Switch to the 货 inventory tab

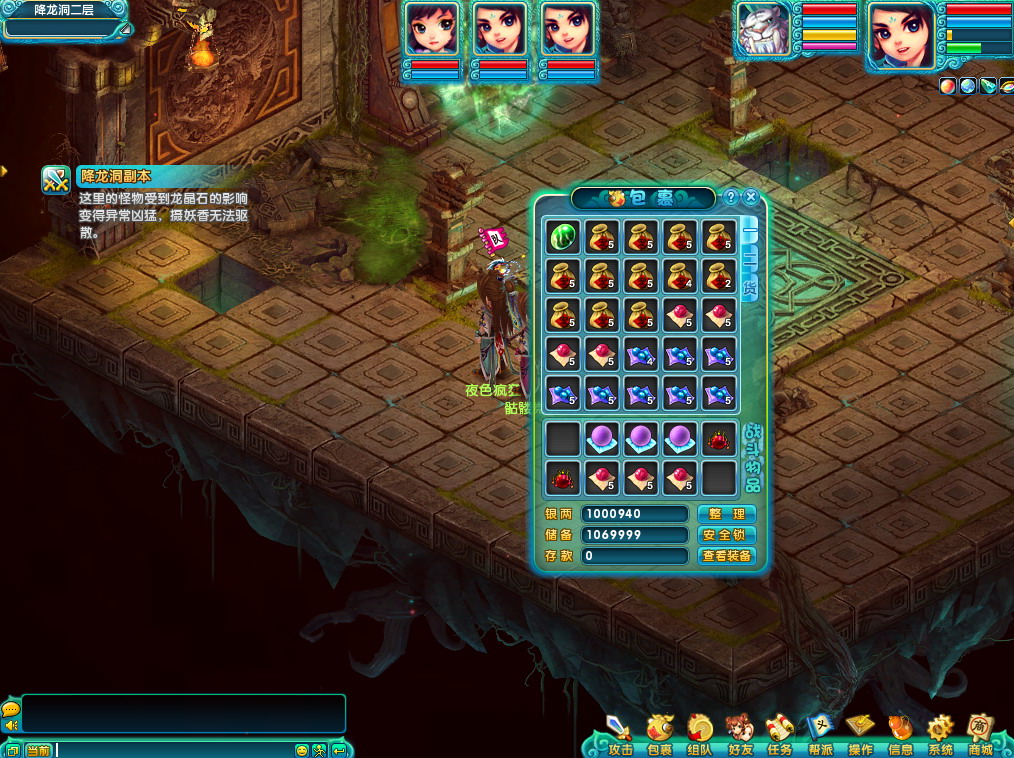(x=749, y=287)
